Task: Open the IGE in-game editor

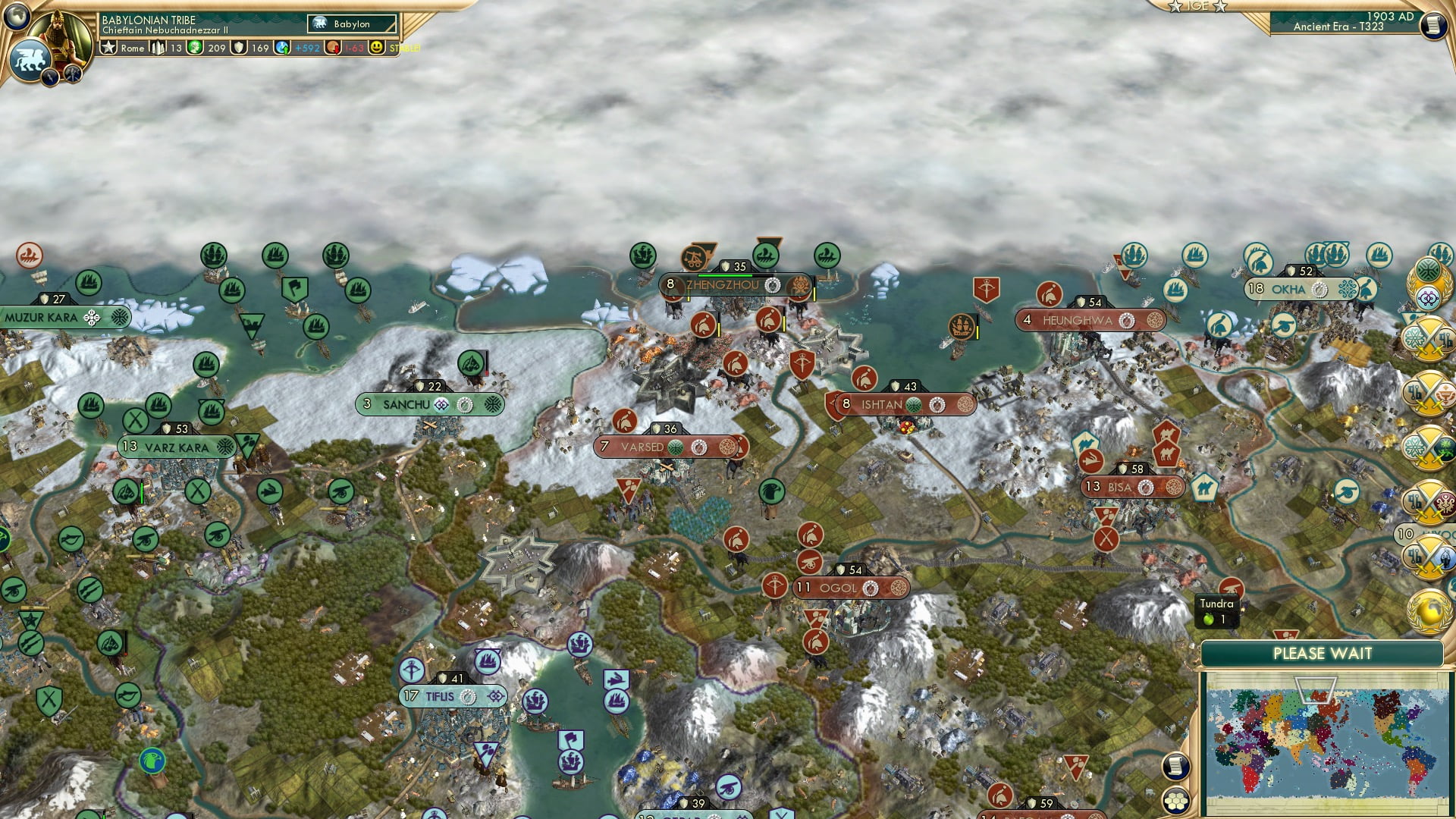Action: point(1197,8)
